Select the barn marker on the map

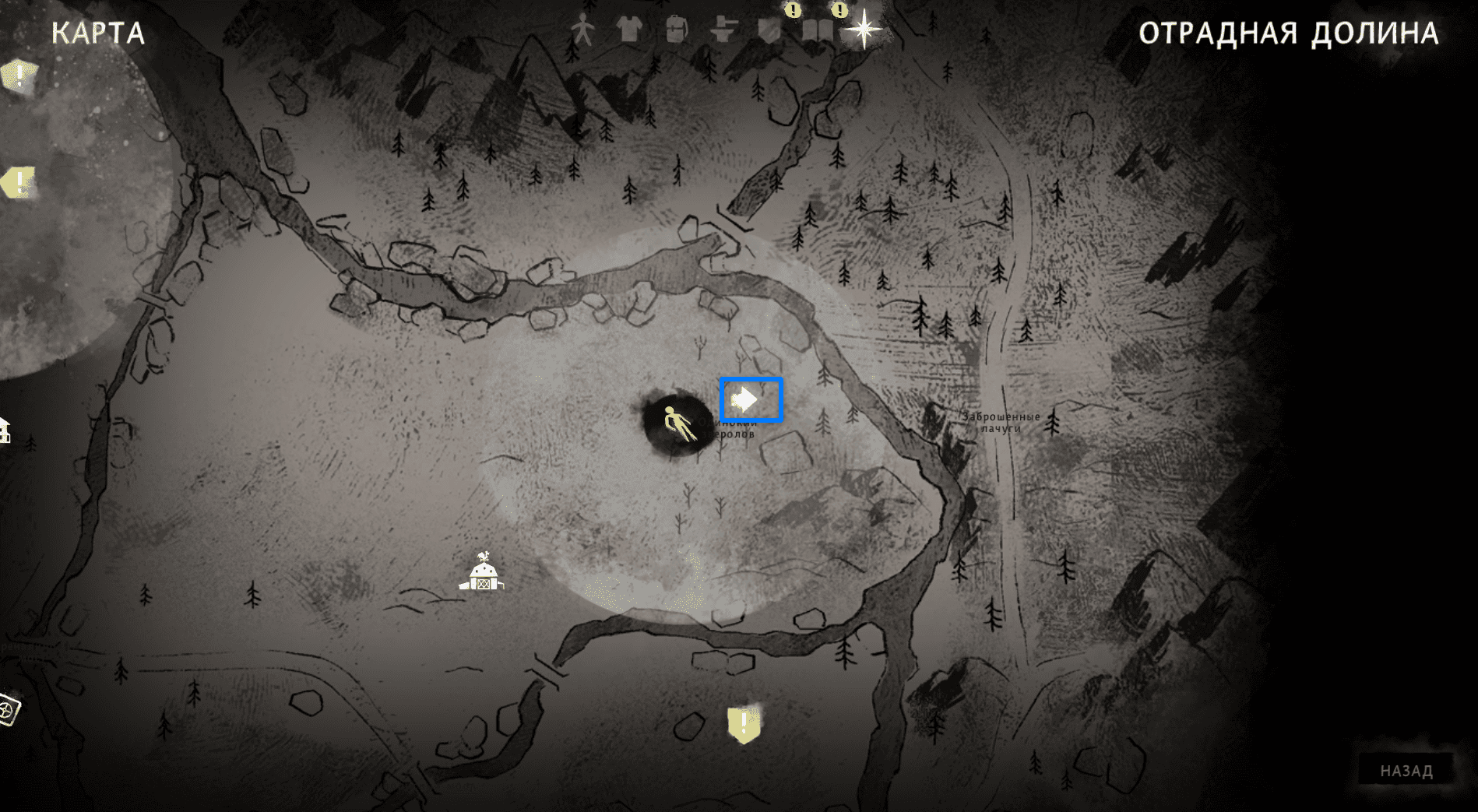(x=482, y=572)
